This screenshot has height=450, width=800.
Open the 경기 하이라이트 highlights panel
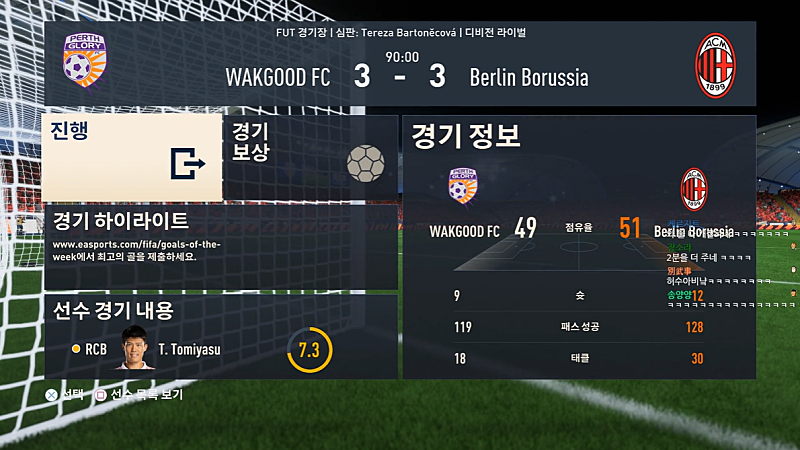pyautogui.click(x=220, y=247)
